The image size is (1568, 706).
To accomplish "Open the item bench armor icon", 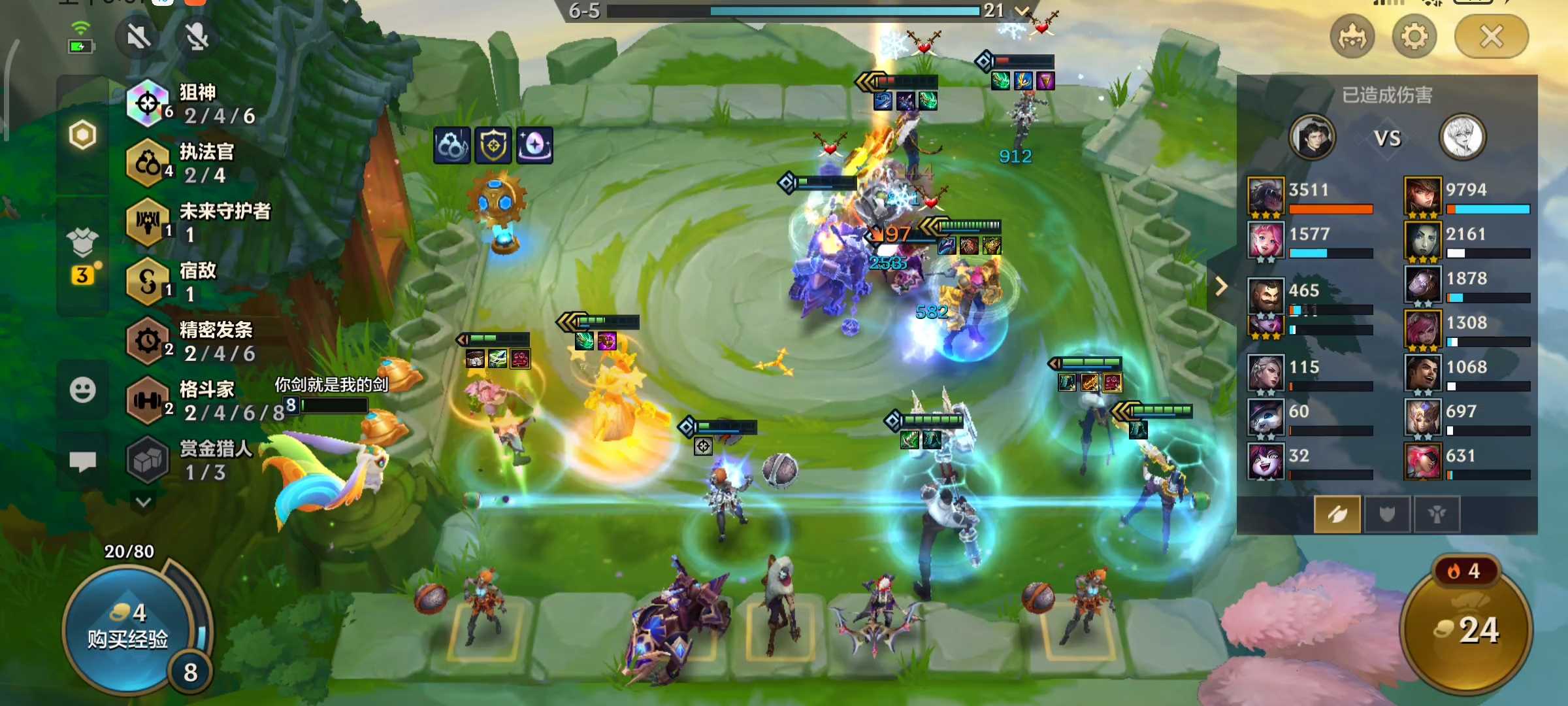I will [x=83, y=243].
